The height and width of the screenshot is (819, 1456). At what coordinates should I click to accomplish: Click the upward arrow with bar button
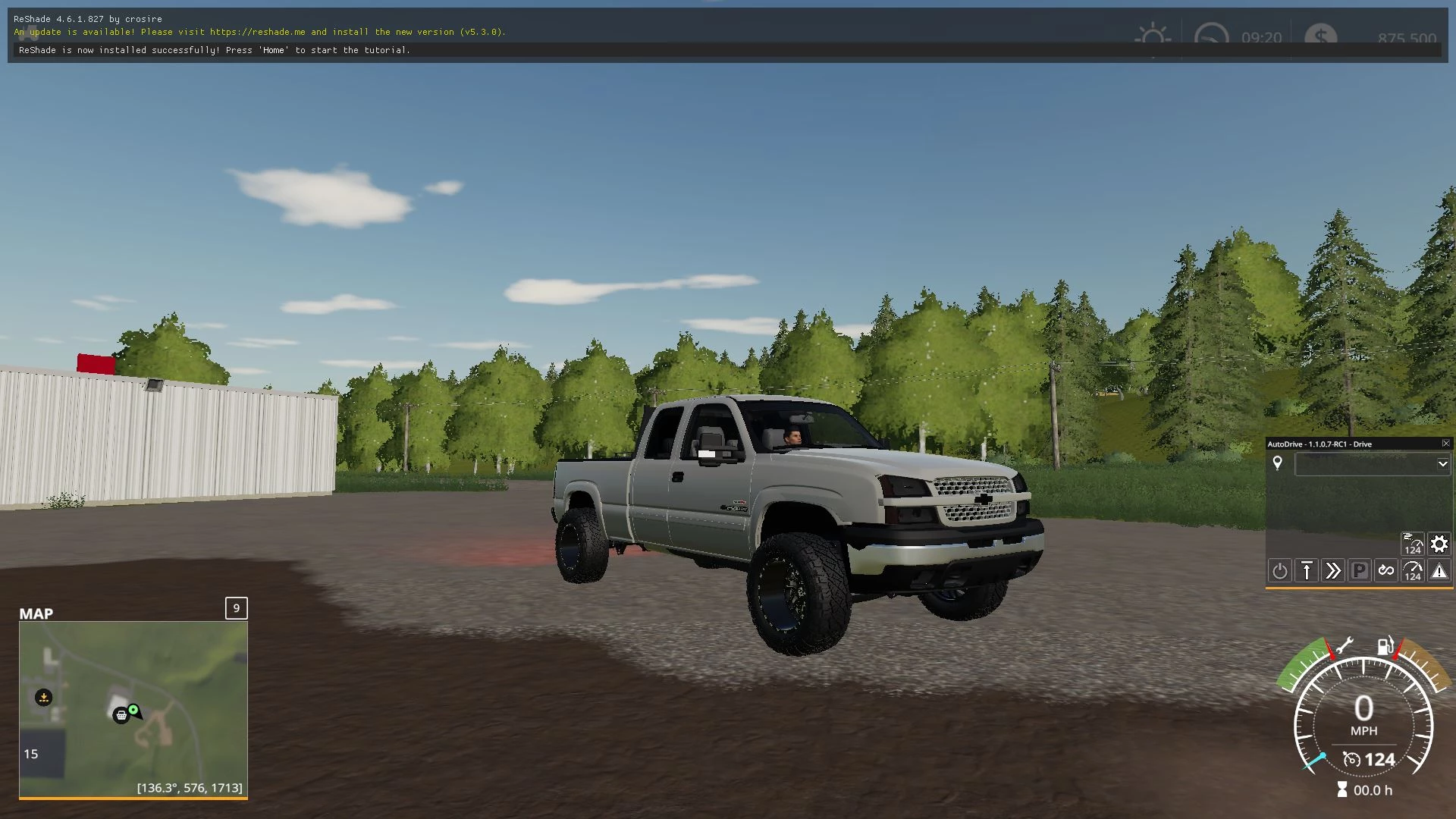1307,571
